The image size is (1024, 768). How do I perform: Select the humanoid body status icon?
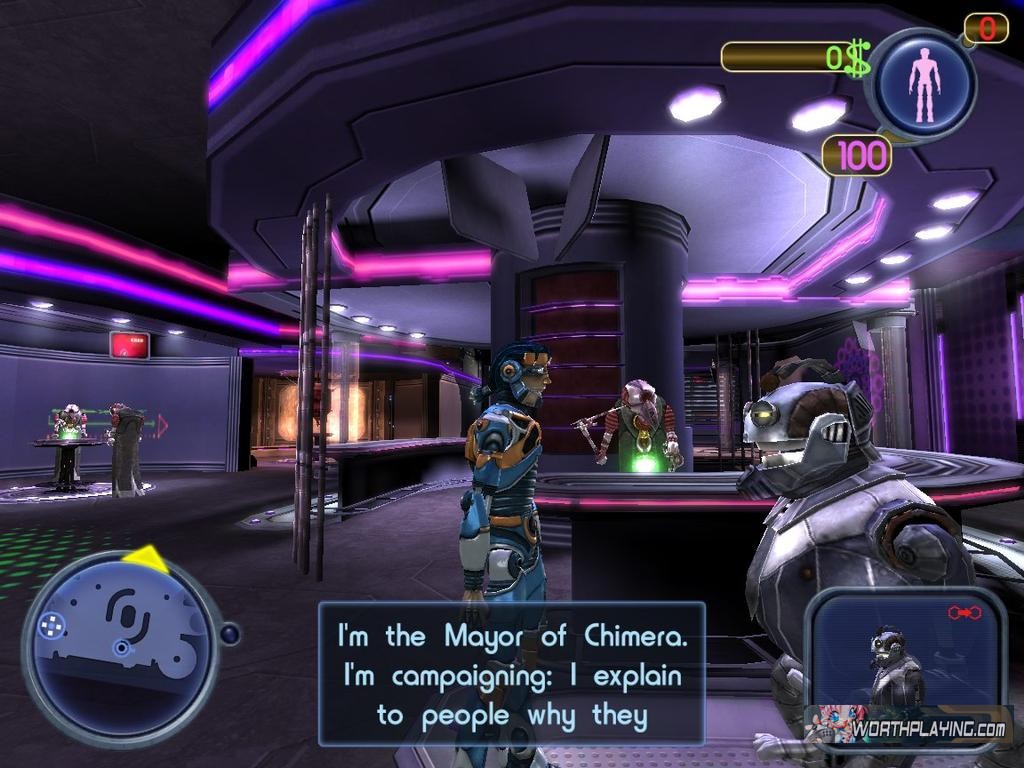pos(924,84)
